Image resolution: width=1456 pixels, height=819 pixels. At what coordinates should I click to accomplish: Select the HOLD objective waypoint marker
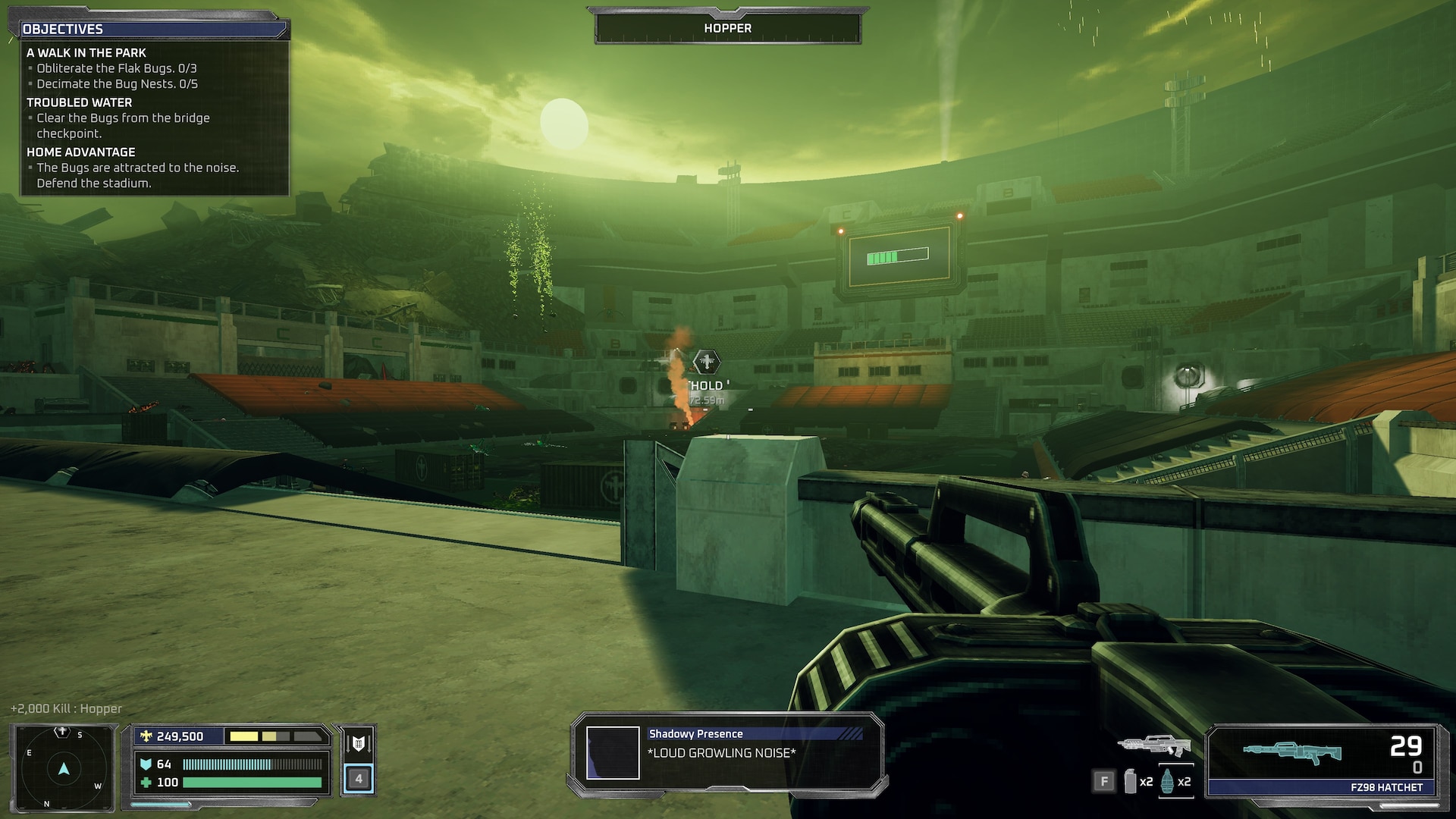[x=707, y=362]
